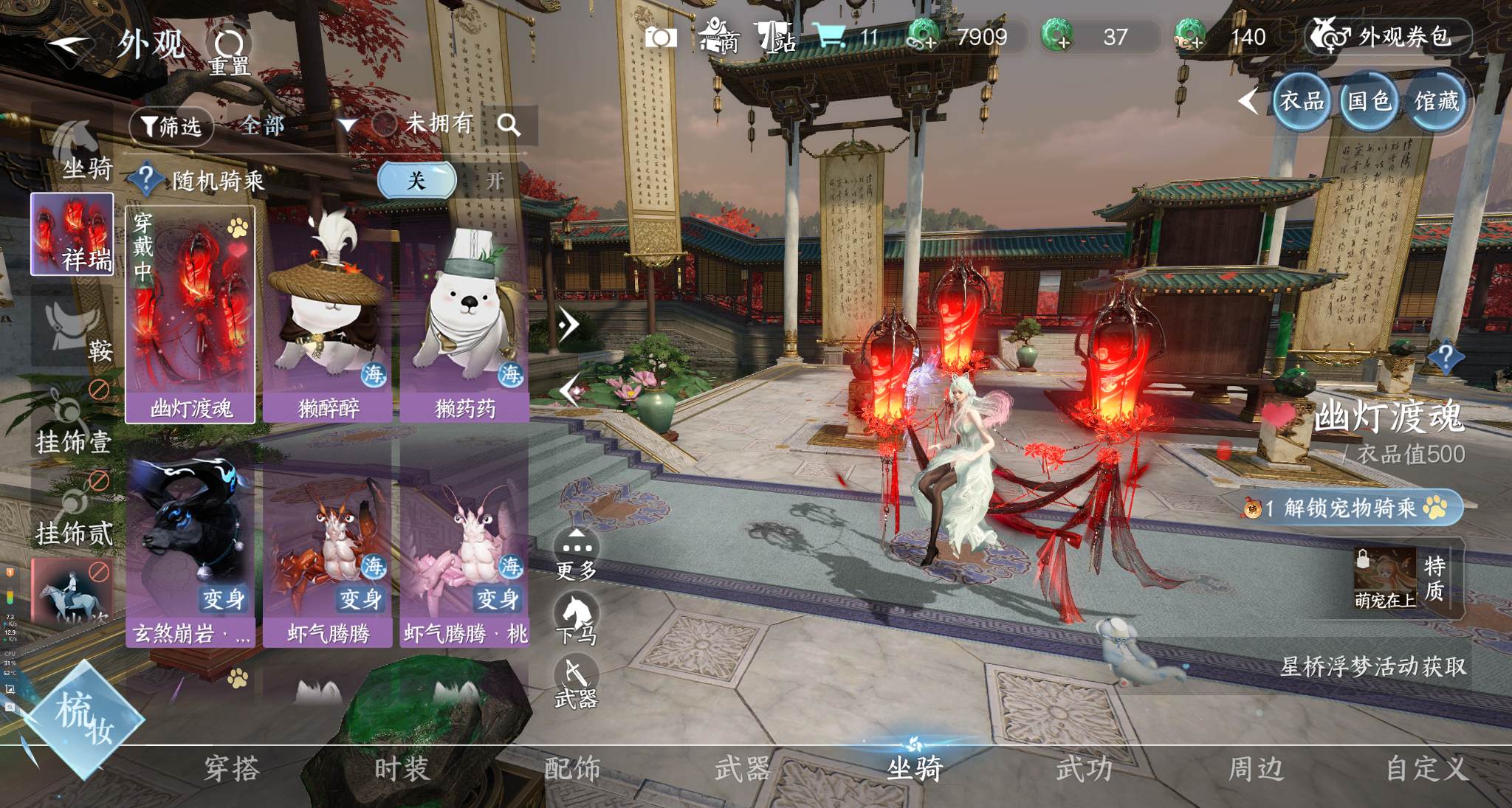Image resolution: width=1512 pixels, height=808 pixels.
Task: Reset appearance with 重置 button
Action: click(x=229, y=52)
